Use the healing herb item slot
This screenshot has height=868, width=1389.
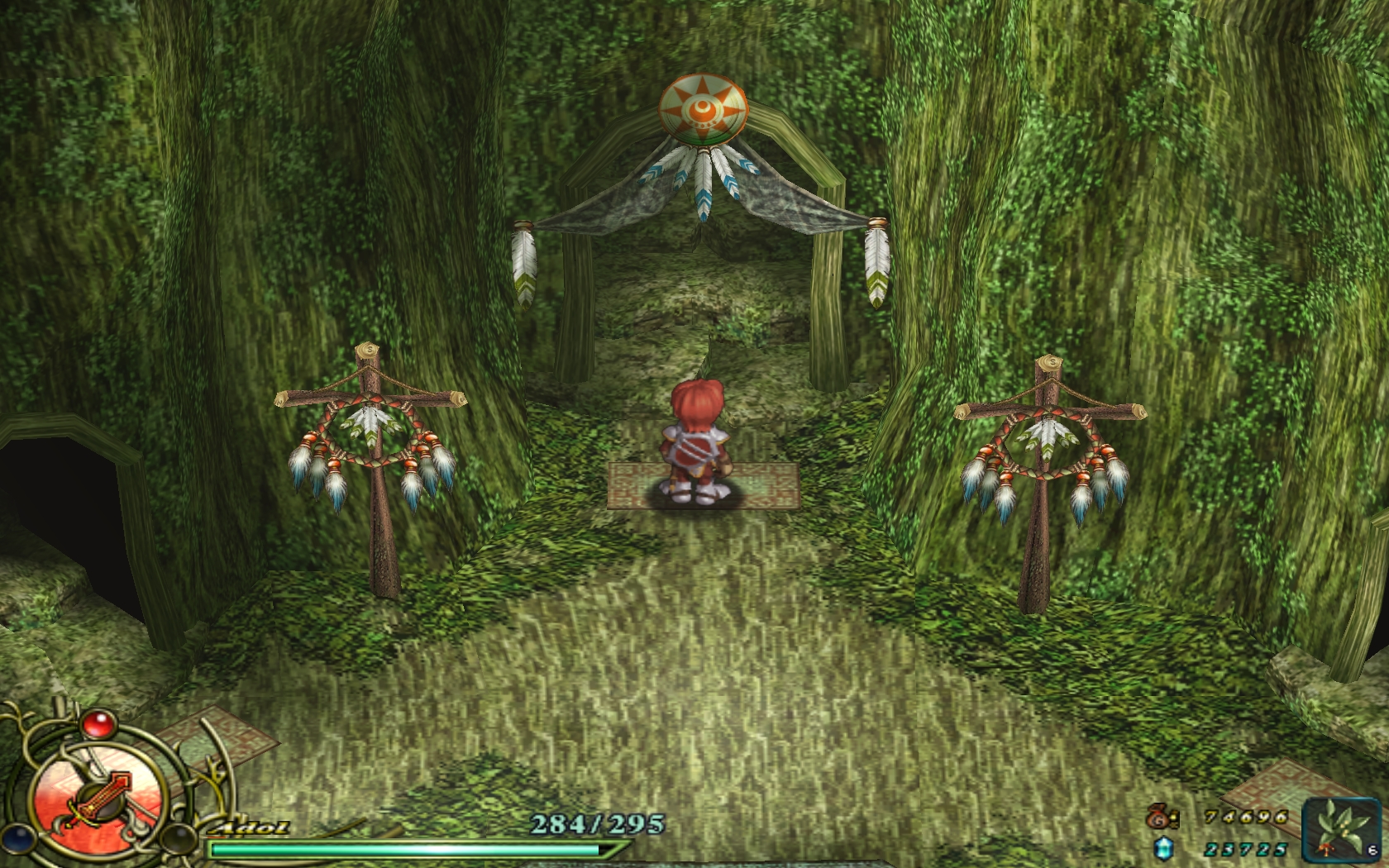(x=1341, y=829)
